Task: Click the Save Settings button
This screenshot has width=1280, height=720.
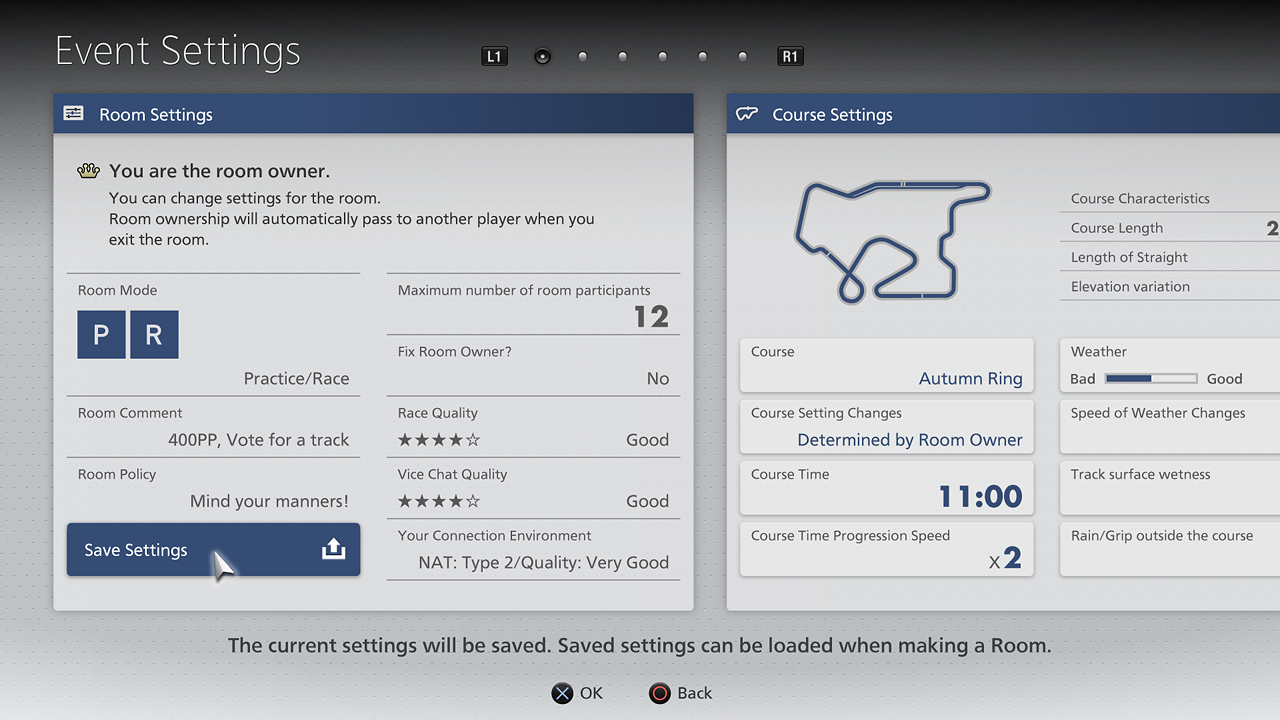Action: 213,550
